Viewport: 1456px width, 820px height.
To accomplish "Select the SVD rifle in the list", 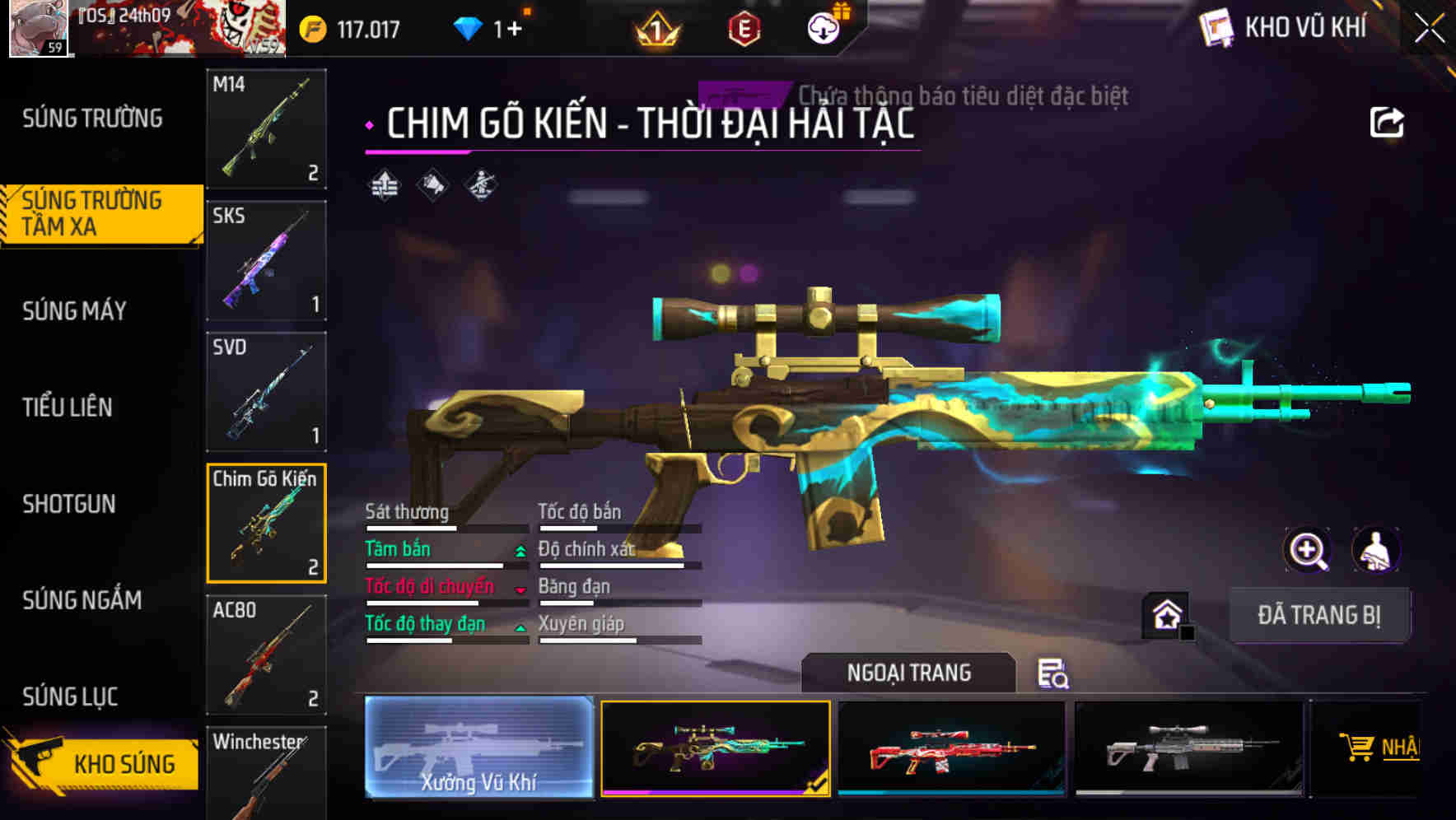I will [x=265, y=391].
